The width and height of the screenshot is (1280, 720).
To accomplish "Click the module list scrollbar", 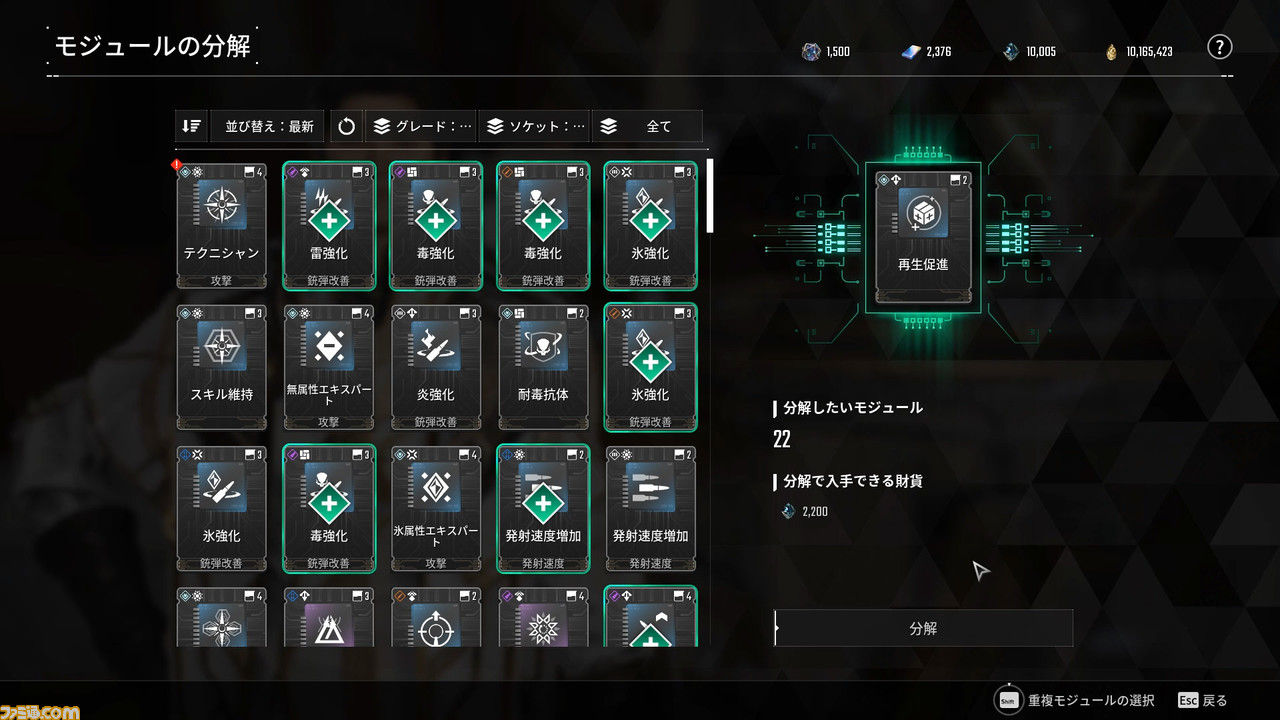I will 711,196.
